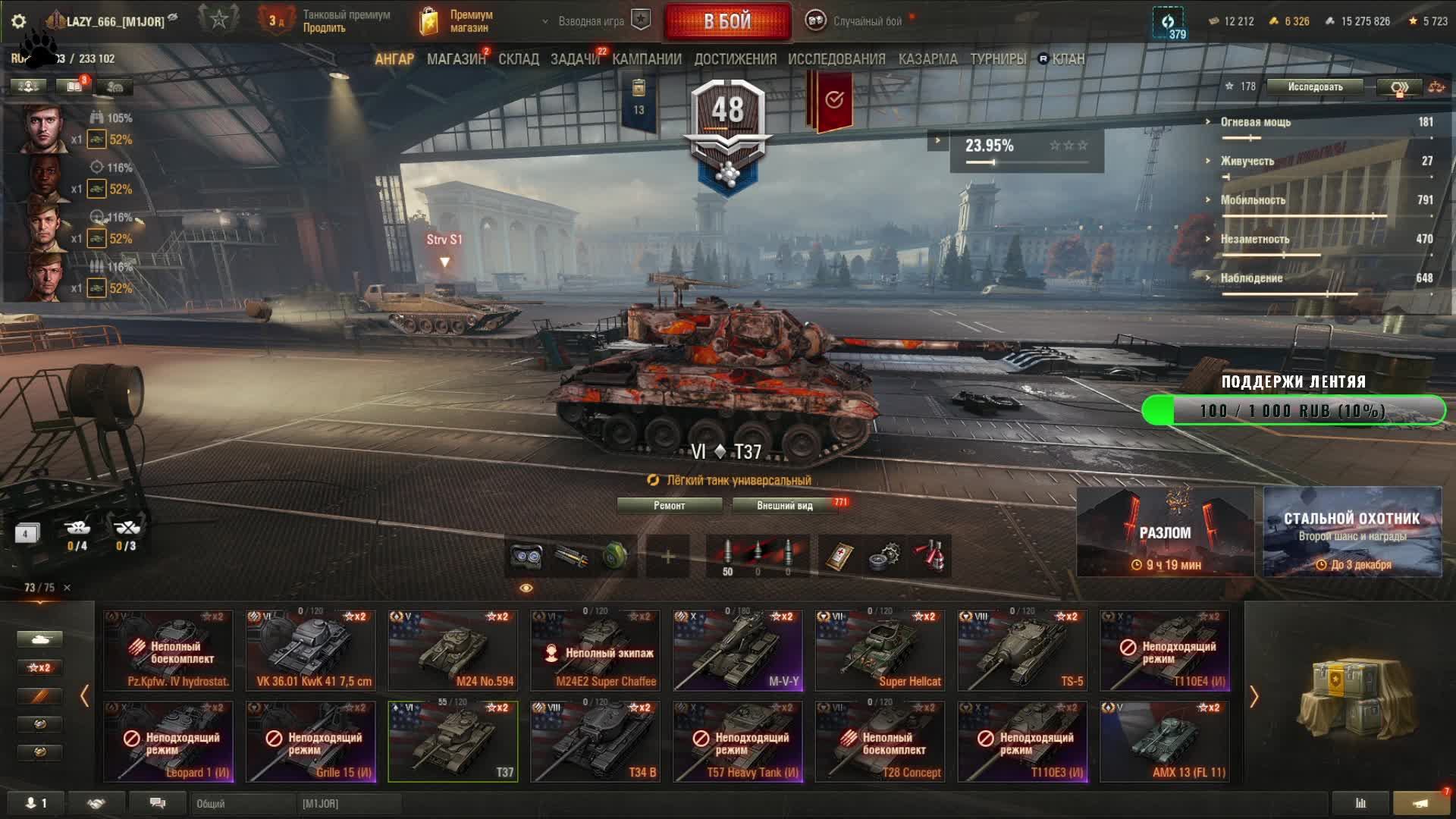Open the Стальной охотник event banner
This screenshot has height=819, width=1456.
coord(1352,532)
